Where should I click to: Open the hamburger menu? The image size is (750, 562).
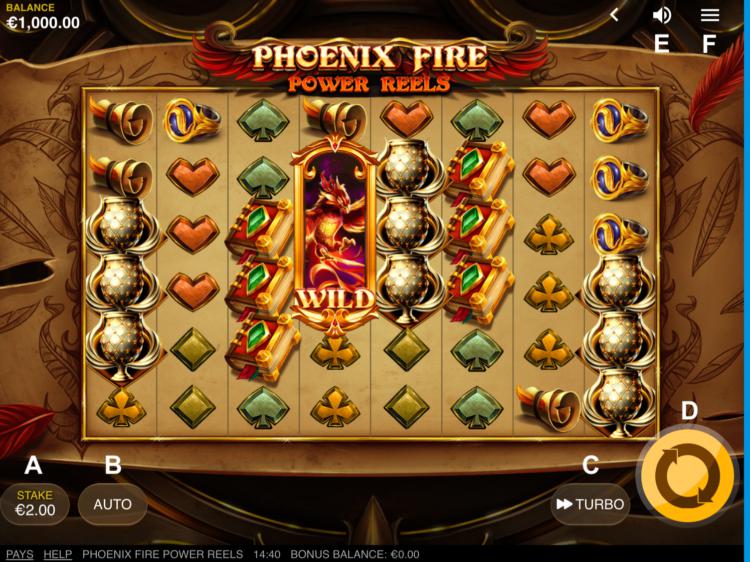pyautogui.click(x=710, y=15)
